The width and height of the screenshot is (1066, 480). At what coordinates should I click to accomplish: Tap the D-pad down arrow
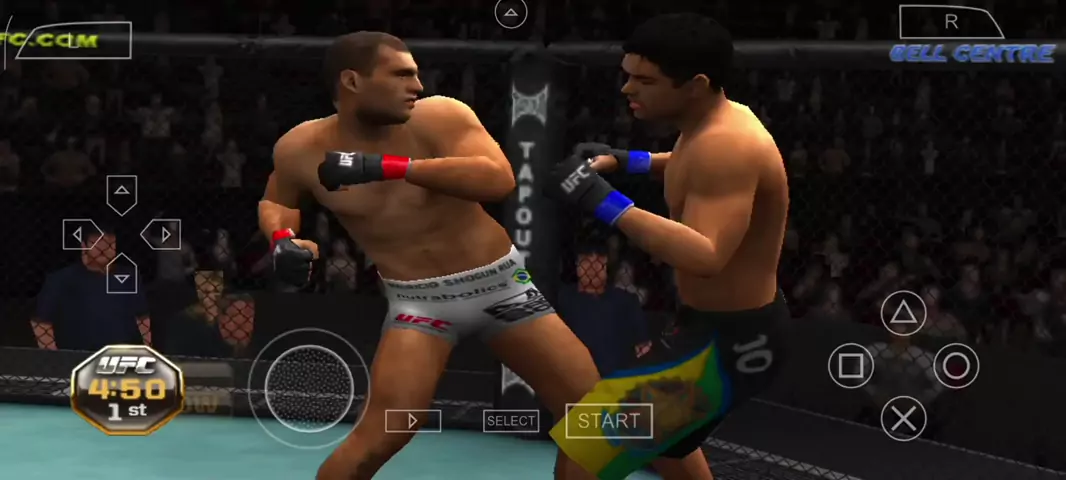coord(121,273)
